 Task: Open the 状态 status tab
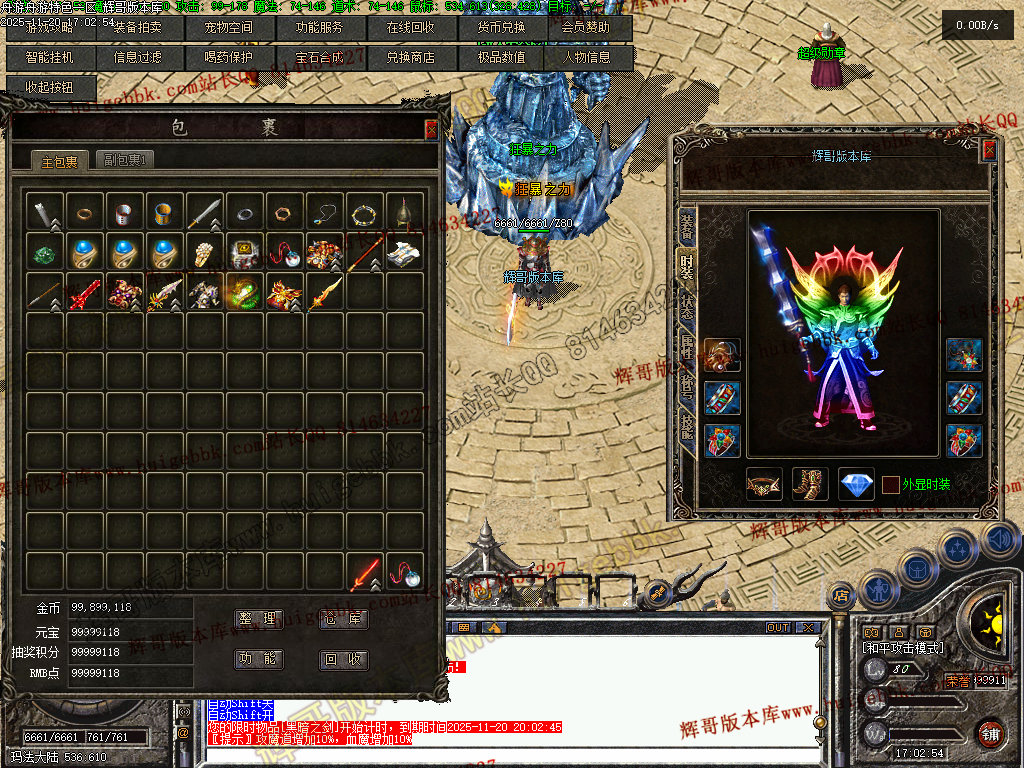tap(686, 304)
